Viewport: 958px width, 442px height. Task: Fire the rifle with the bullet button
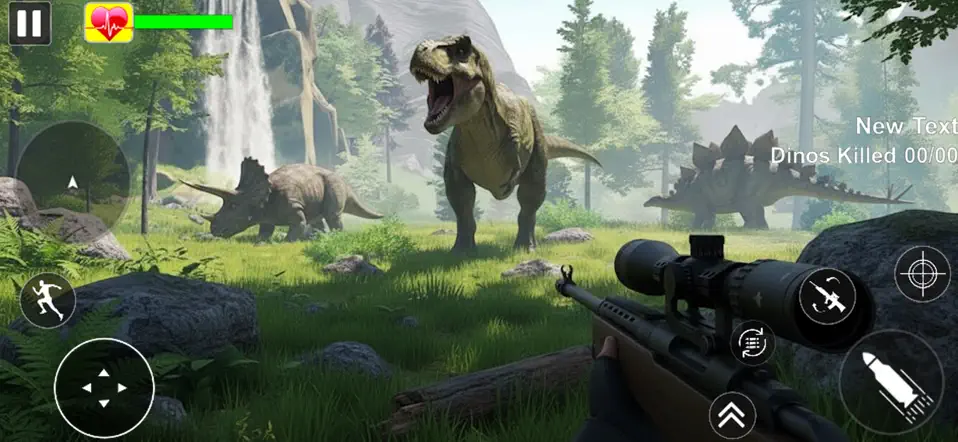coord(891,381)
